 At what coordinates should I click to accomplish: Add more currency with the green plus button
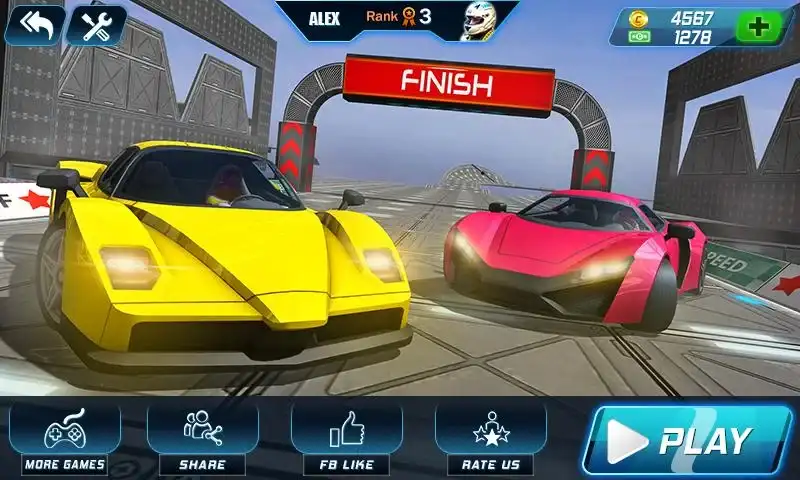pos(763,26)
